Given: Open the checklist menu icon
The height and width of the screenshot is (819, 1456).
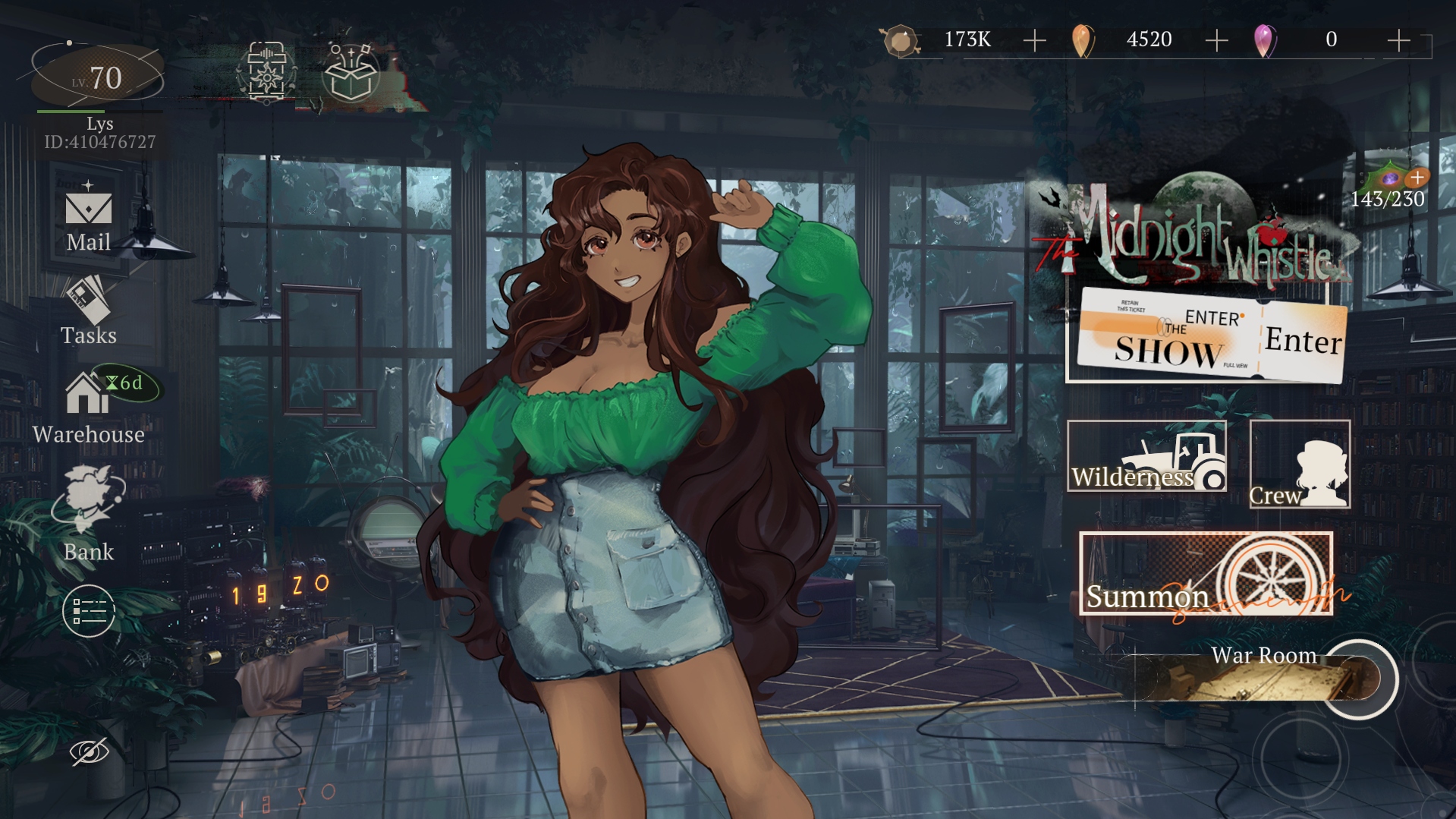Looking at the screenshot, I should click(x=89, y=611).
